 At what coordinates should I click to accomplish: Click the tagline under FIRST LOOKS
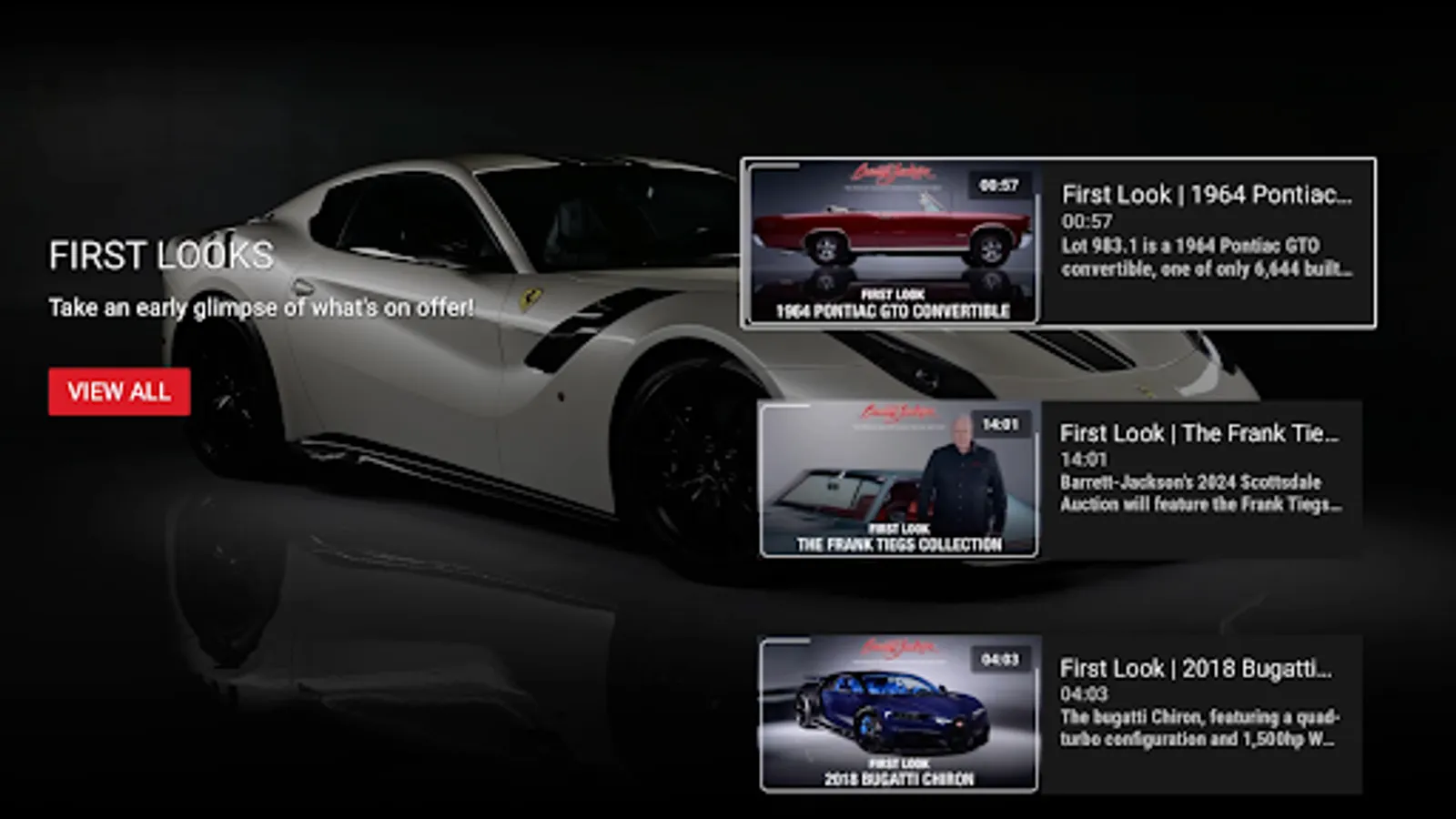click(x=261, y=308)
